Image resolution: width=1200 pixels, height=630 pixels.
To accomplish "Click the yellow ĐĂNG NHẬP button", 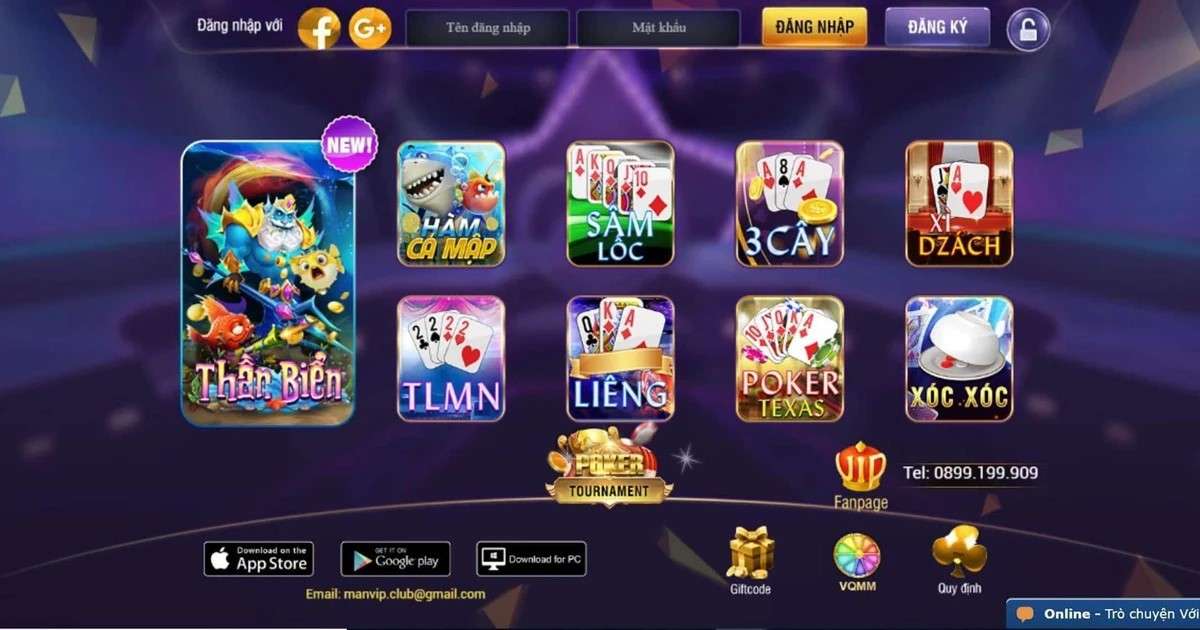I will pos(814,27).
